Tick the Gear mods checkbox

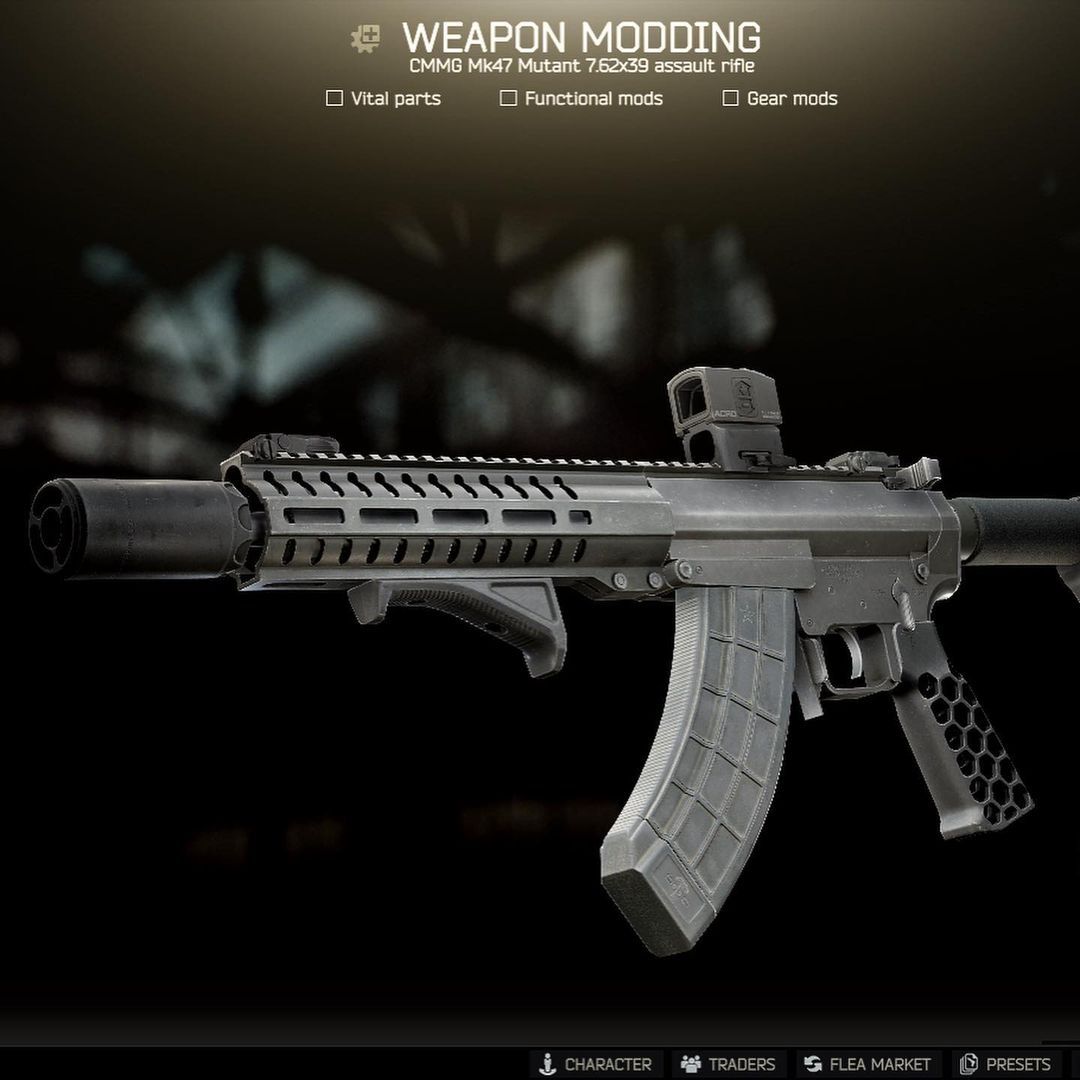[731, 98]
